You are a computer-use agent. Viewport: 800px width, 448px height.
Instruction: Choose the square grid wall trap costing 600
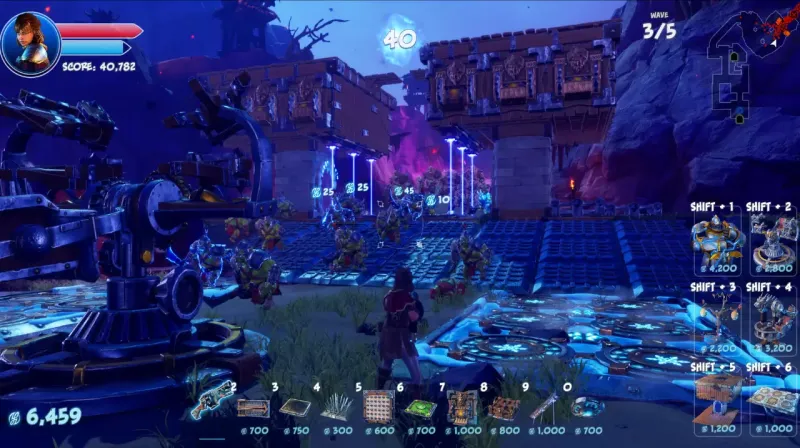click(378, 406)
